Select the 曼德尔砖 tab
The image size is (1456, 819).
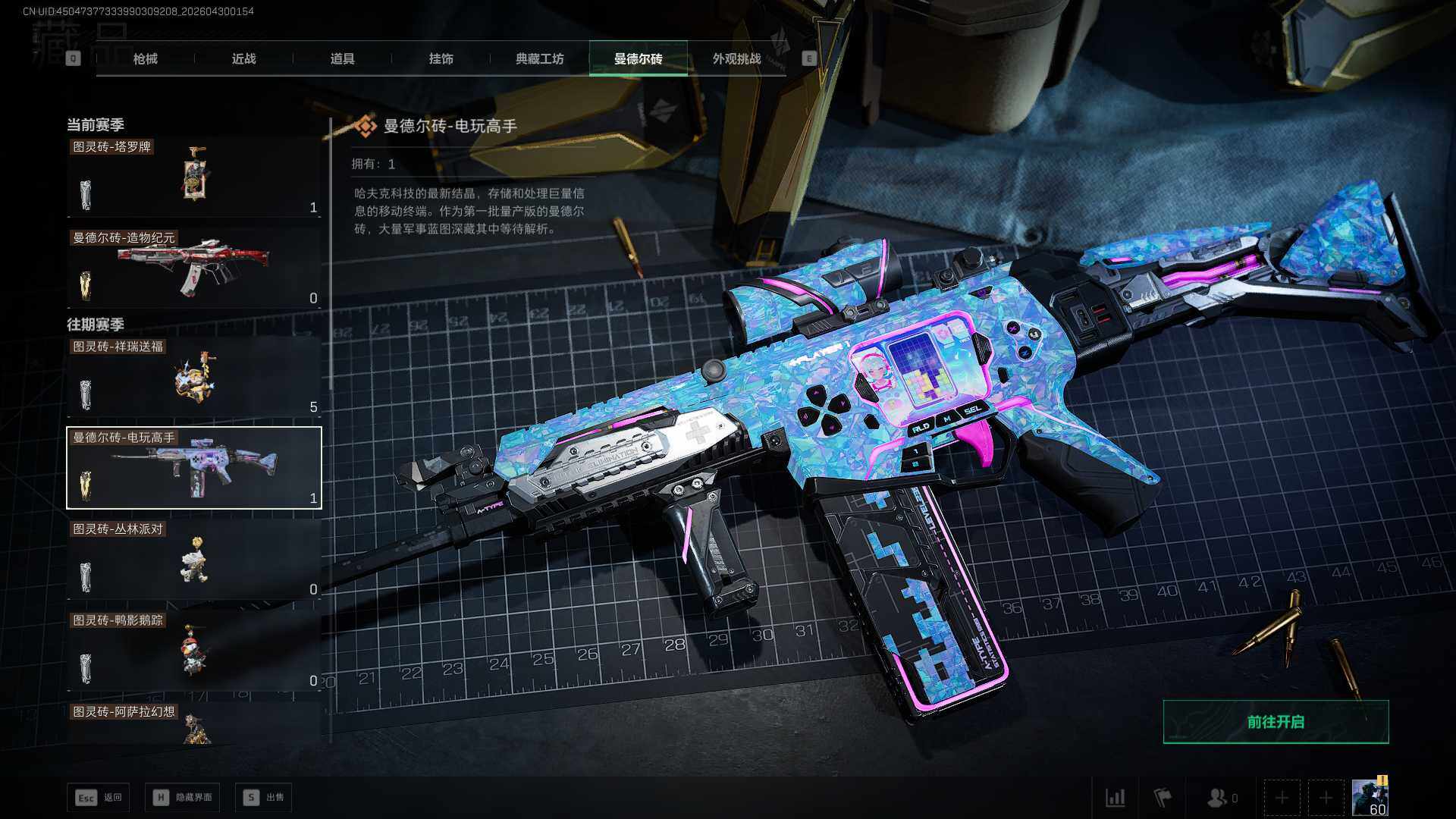638,58
